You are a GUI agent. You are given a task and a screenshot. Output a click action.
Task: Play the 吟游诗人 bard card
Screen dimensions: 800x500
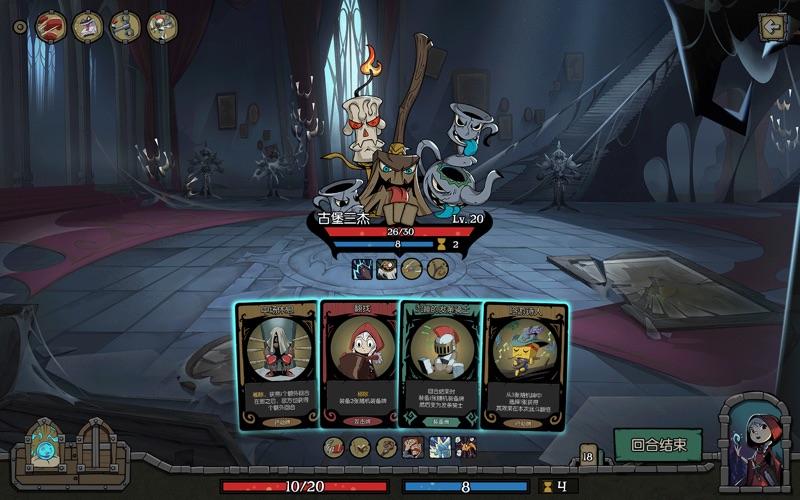524,365
